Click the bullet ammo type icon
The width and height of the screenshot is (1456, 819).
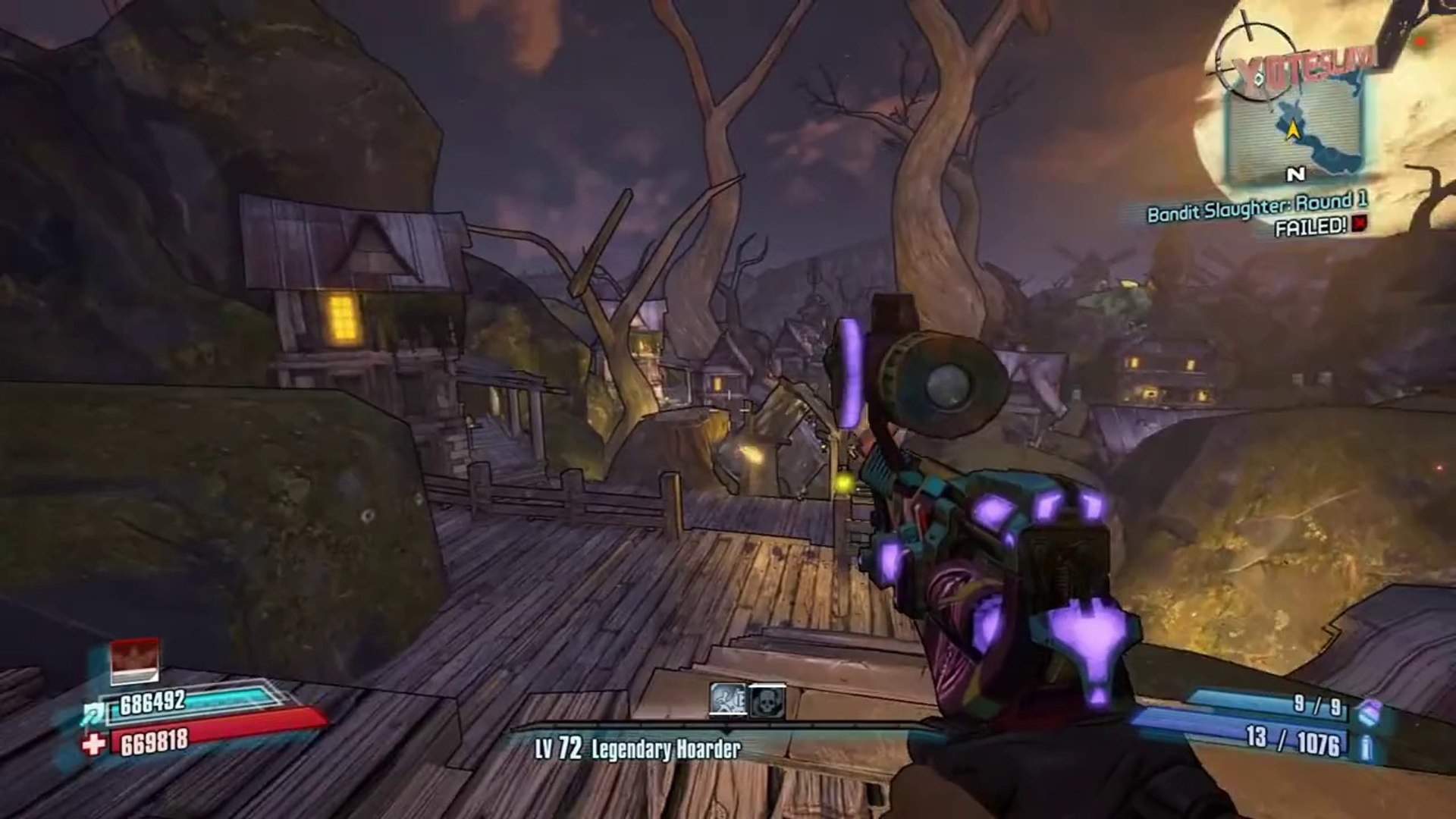tap(1365, 747)
